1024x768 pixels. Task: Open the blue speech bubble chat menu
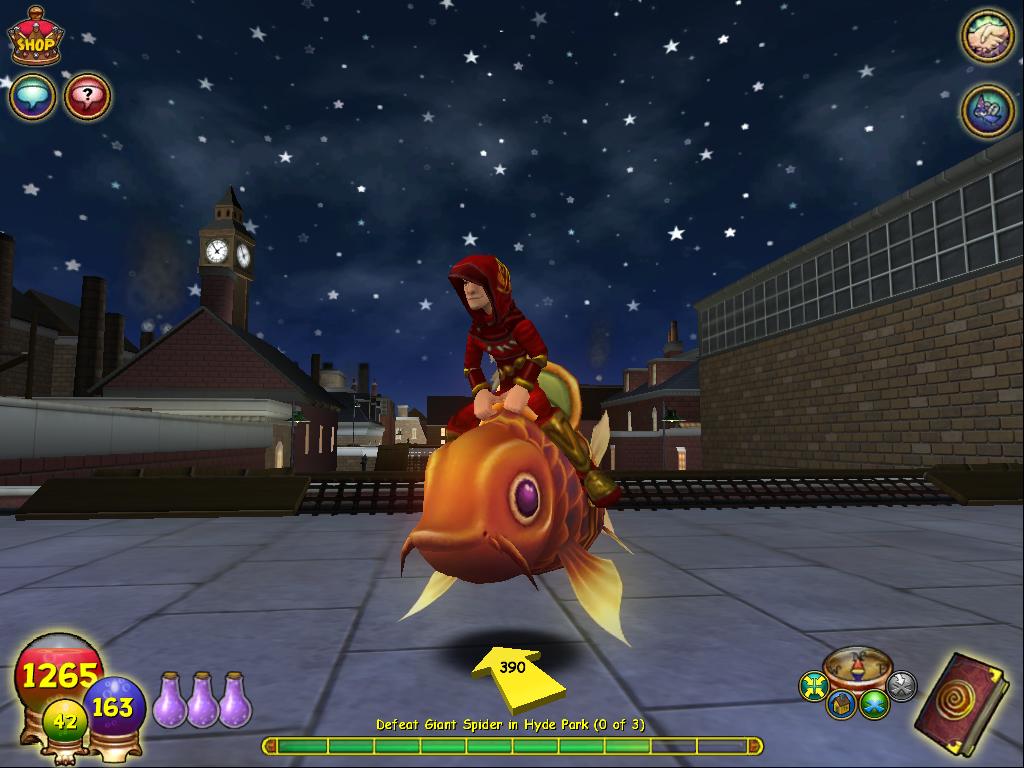pyautogui.click(x=32, y=97)
